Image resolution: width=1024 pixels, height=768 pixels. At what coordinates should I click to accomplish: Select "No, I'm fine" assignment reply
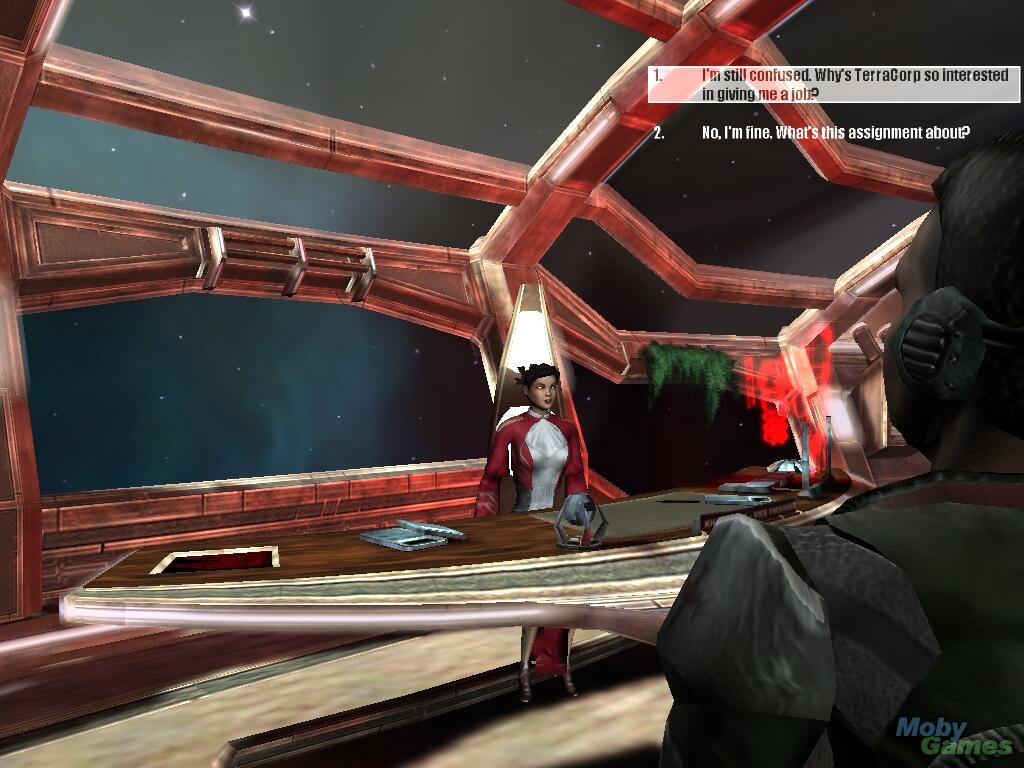pos(835,133)
